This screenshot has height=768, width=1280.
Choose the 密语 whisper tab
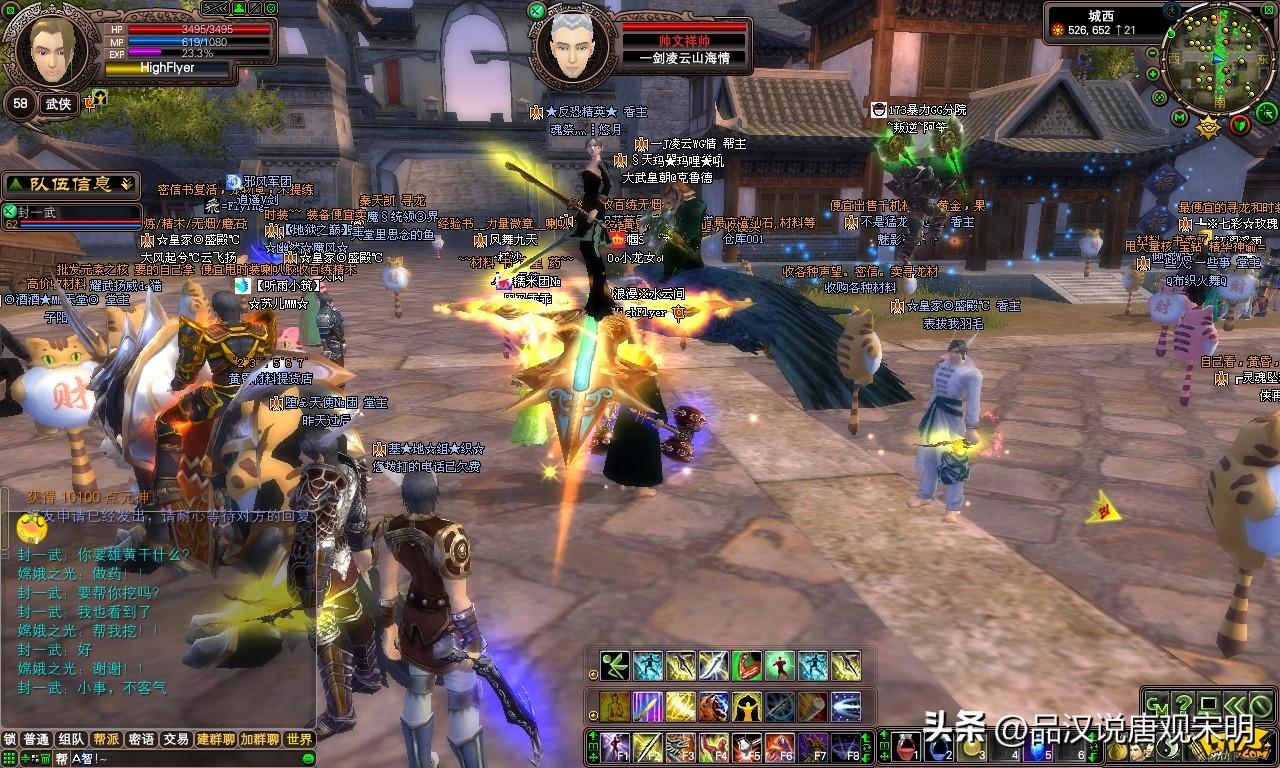coord(141,739)
